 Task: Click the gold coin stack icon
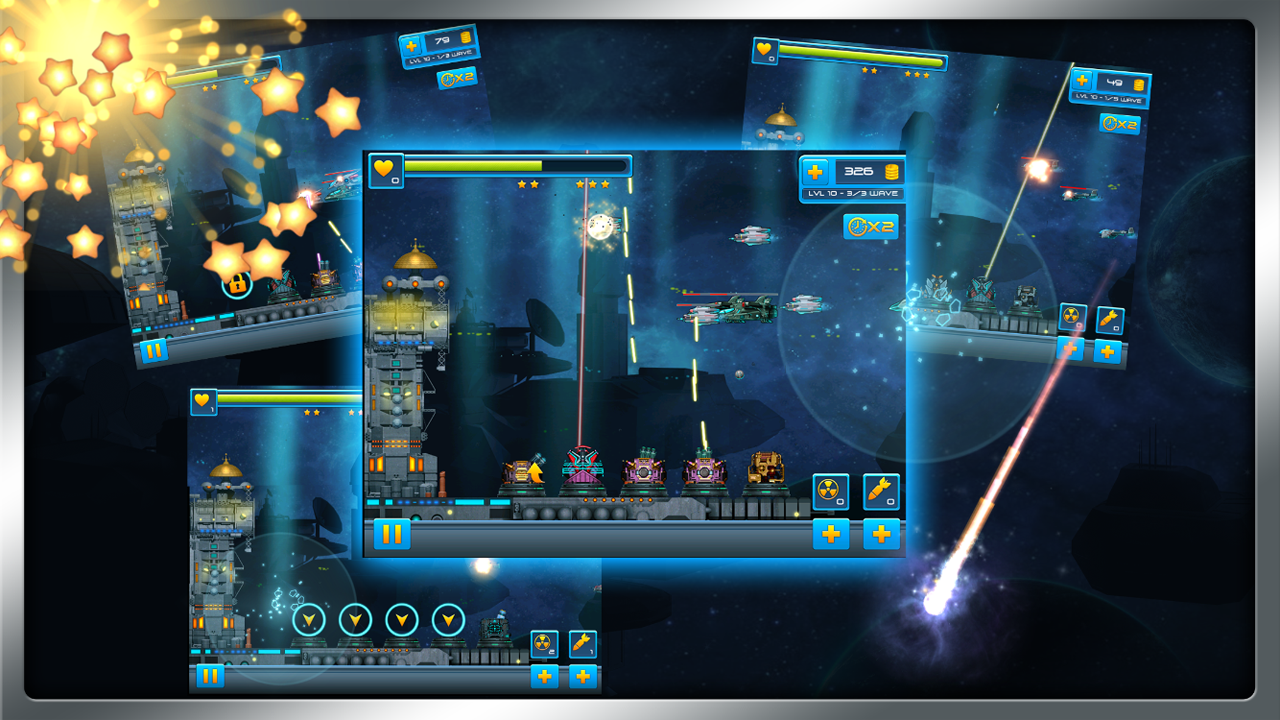click(x=890, y=171)
